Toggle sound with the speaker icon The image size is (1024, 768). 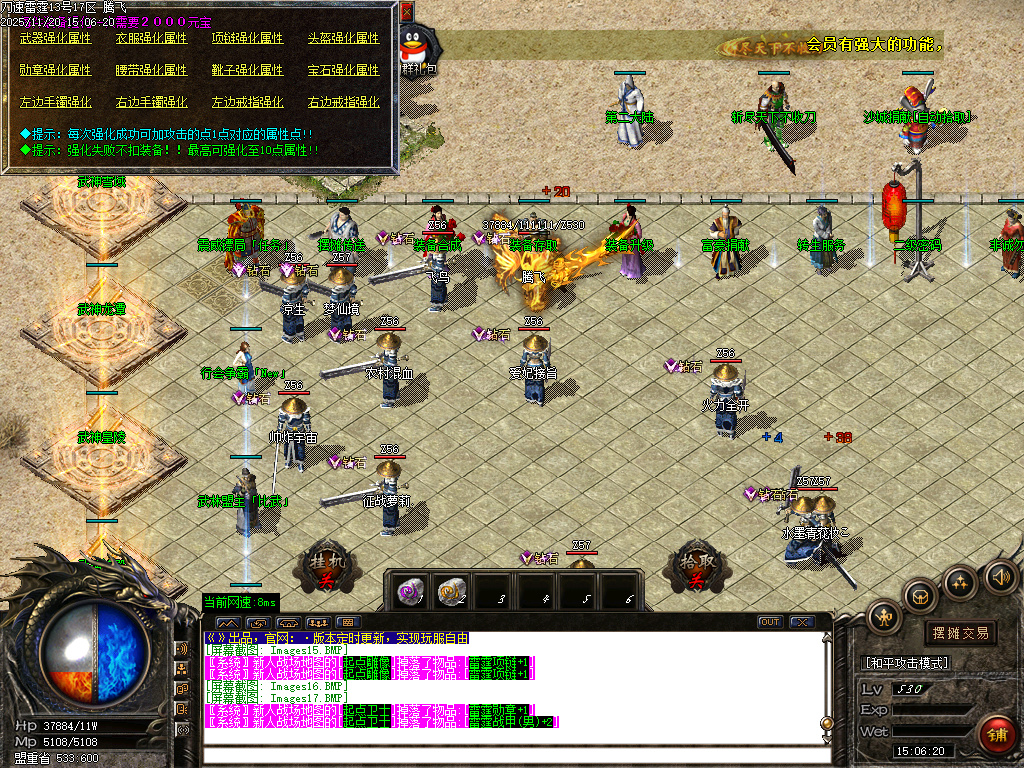click(x=1000, y=577)
